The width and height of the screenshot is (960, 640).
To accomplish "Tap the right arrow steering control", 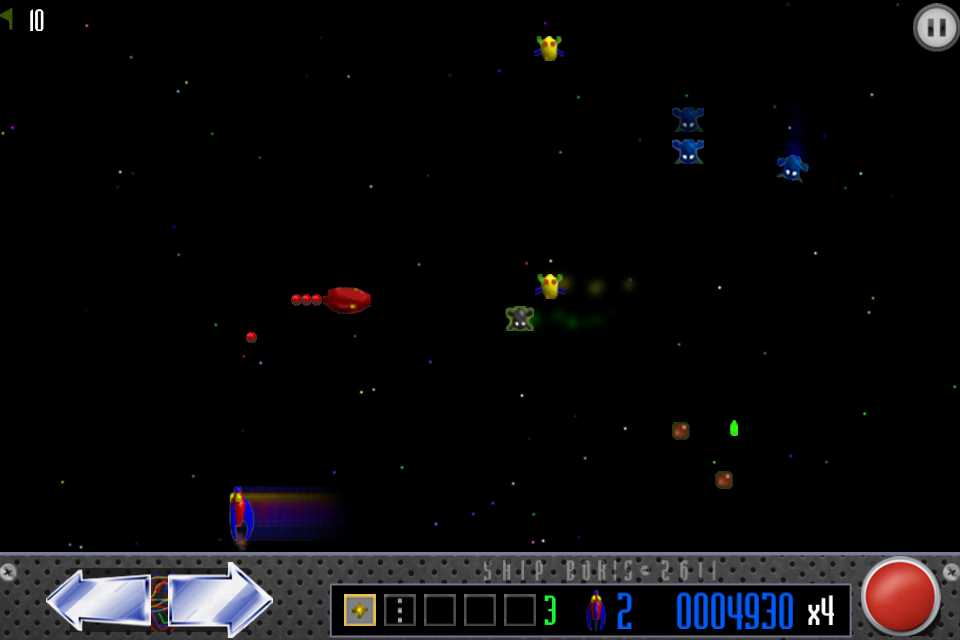I will coord(220,600).
